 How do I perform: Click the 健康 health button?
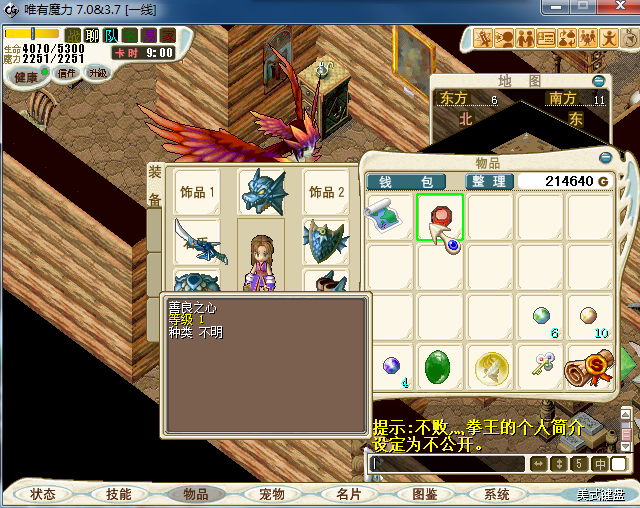pyautogui.click(x=27, y=77)
